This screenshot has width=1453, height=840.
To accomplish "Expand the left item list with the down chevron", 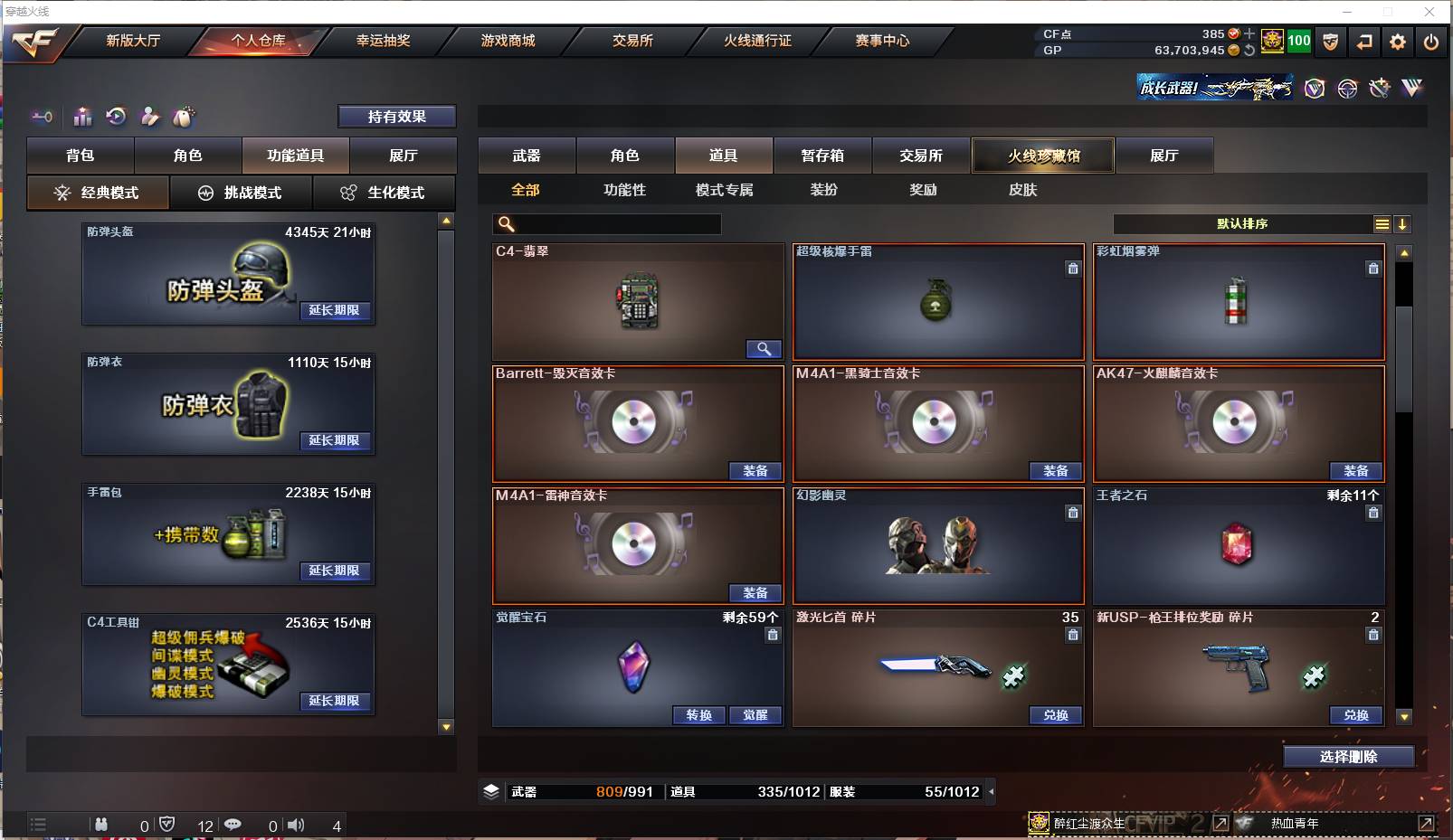I will (x=444, y=727).
